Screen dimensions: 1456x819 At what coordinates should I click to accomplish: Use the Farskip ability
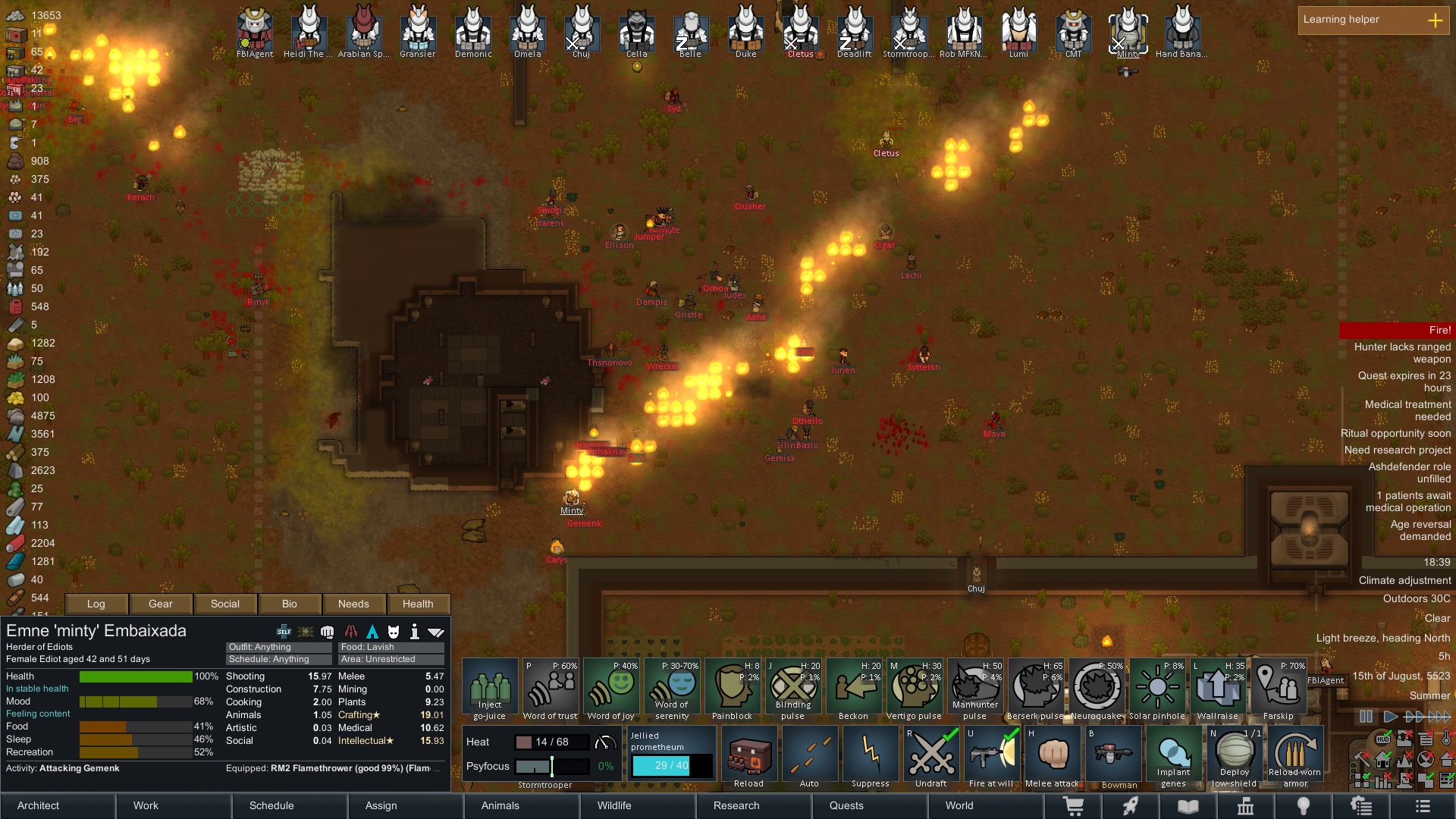(1278, 689)
